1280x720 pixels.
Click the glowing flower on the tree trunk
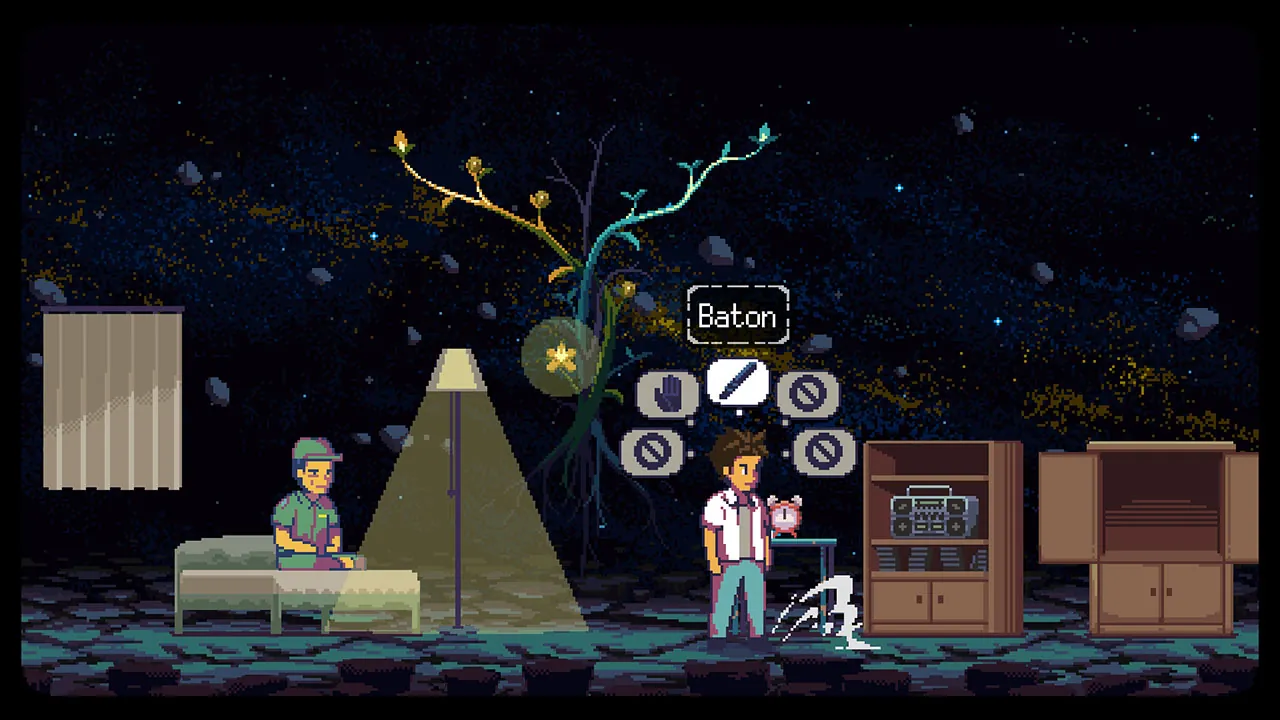pos(561,356)
